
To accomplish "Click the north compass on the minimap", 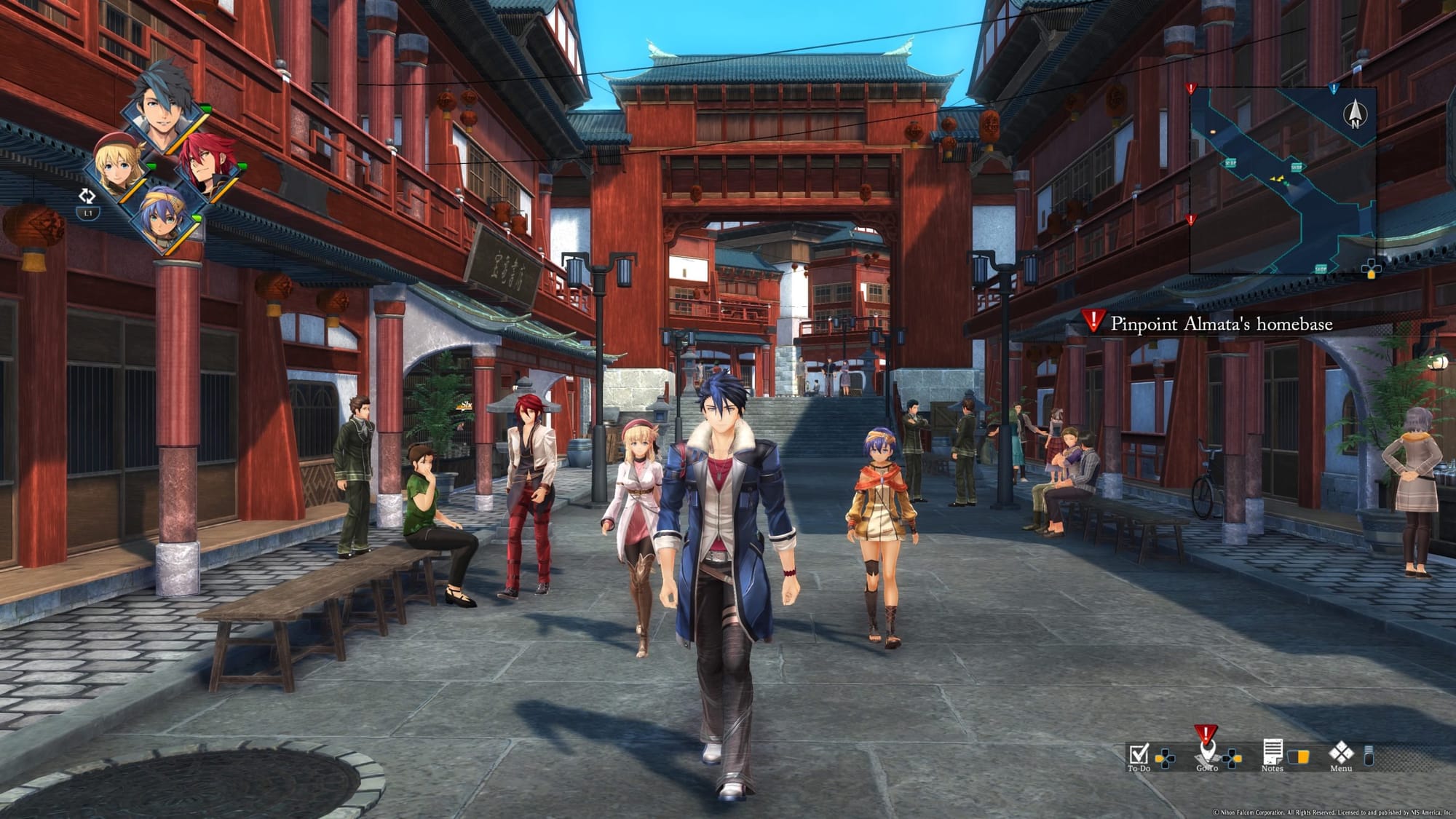I will (1355, 114).
